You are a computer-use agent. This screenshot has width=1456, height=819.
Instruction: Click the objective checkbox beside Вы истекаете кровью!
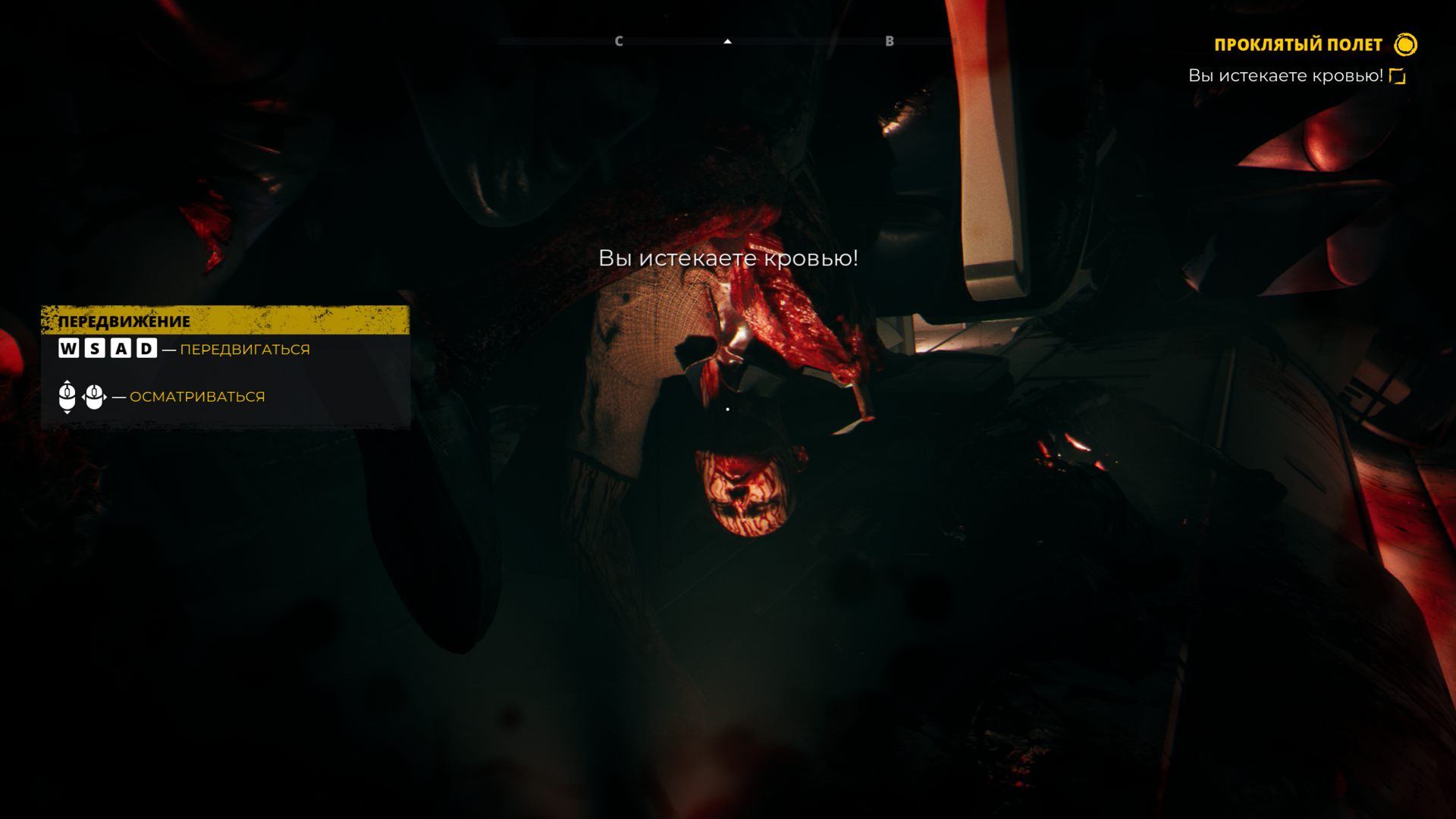click(1397, 76)
